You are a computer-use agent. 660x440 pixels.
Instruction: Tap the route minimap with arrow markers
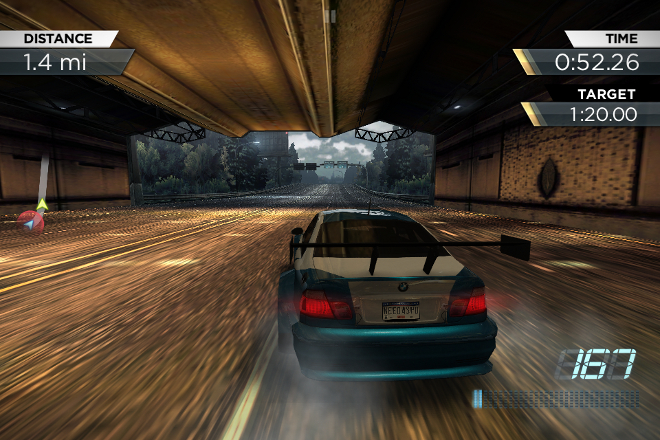(36, 204)
